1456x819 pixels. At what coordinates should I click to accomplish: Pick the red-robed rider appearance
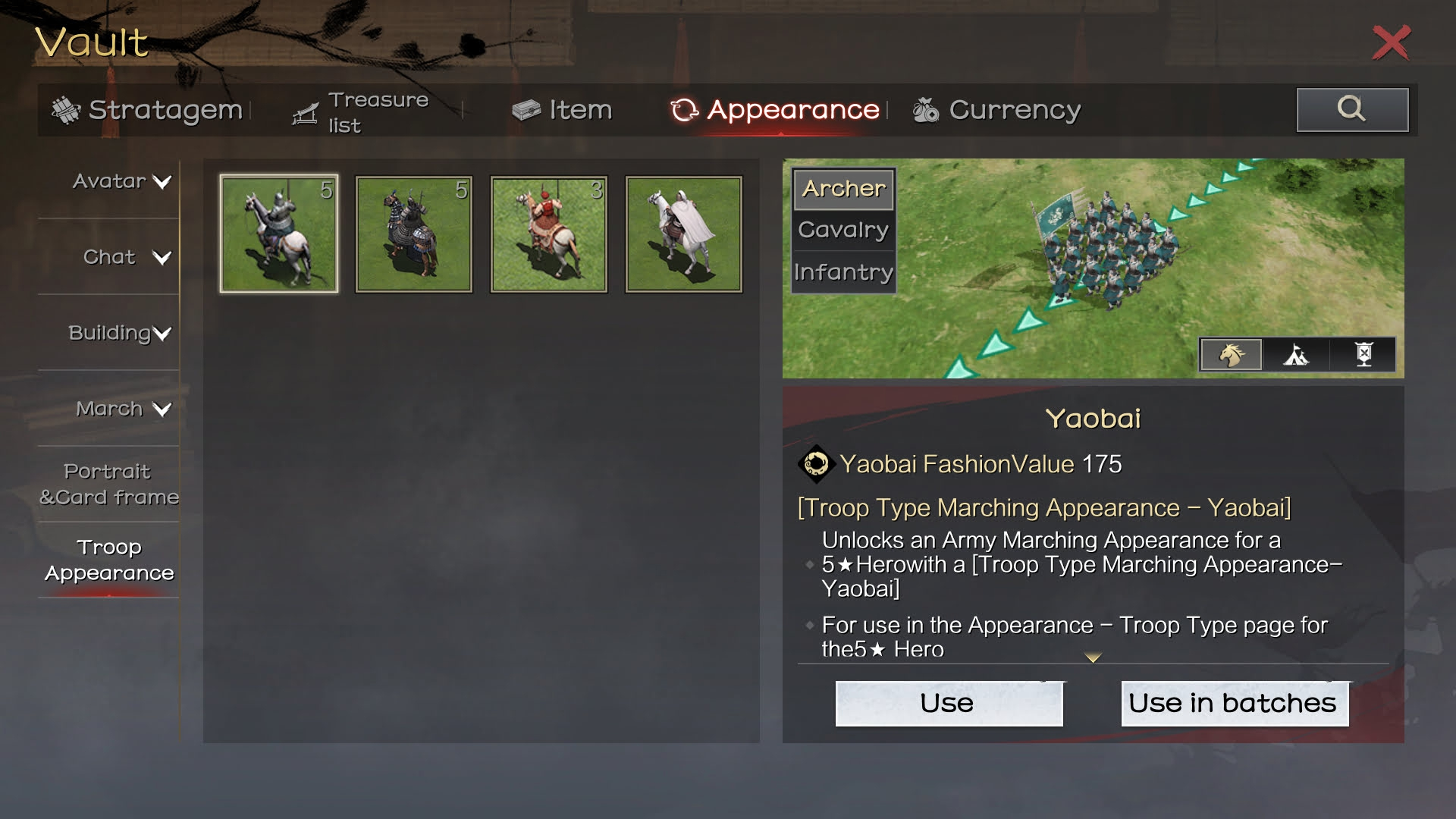549,234
